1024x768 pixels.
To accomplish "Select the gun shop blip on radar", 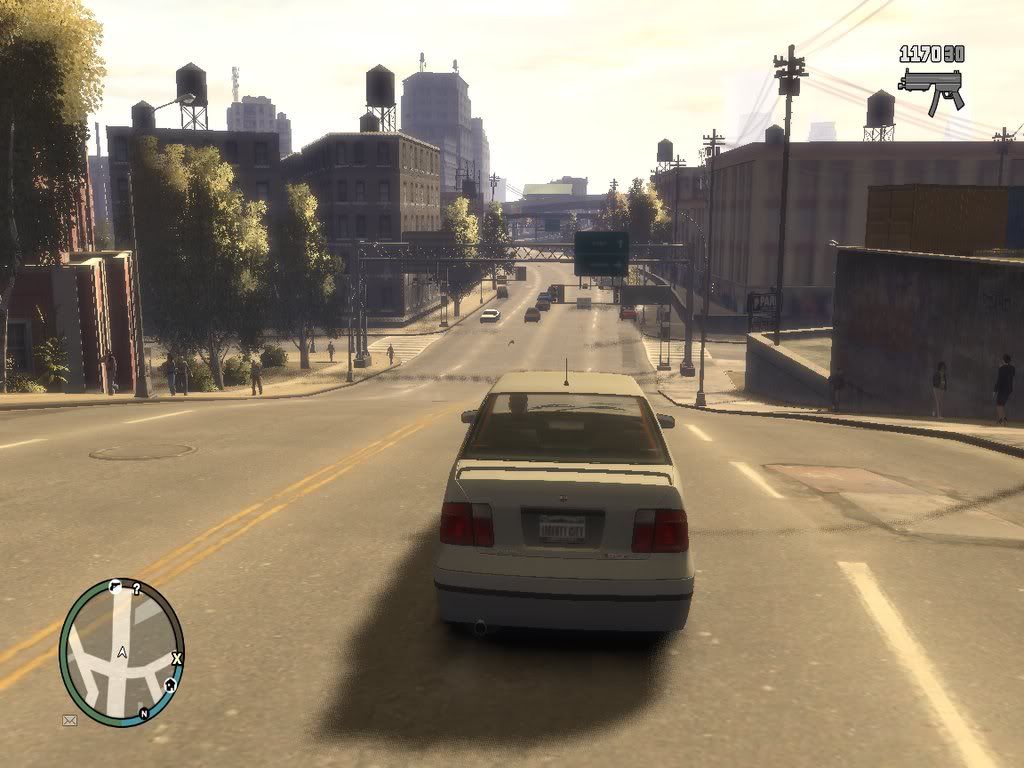I will [115, 587].
